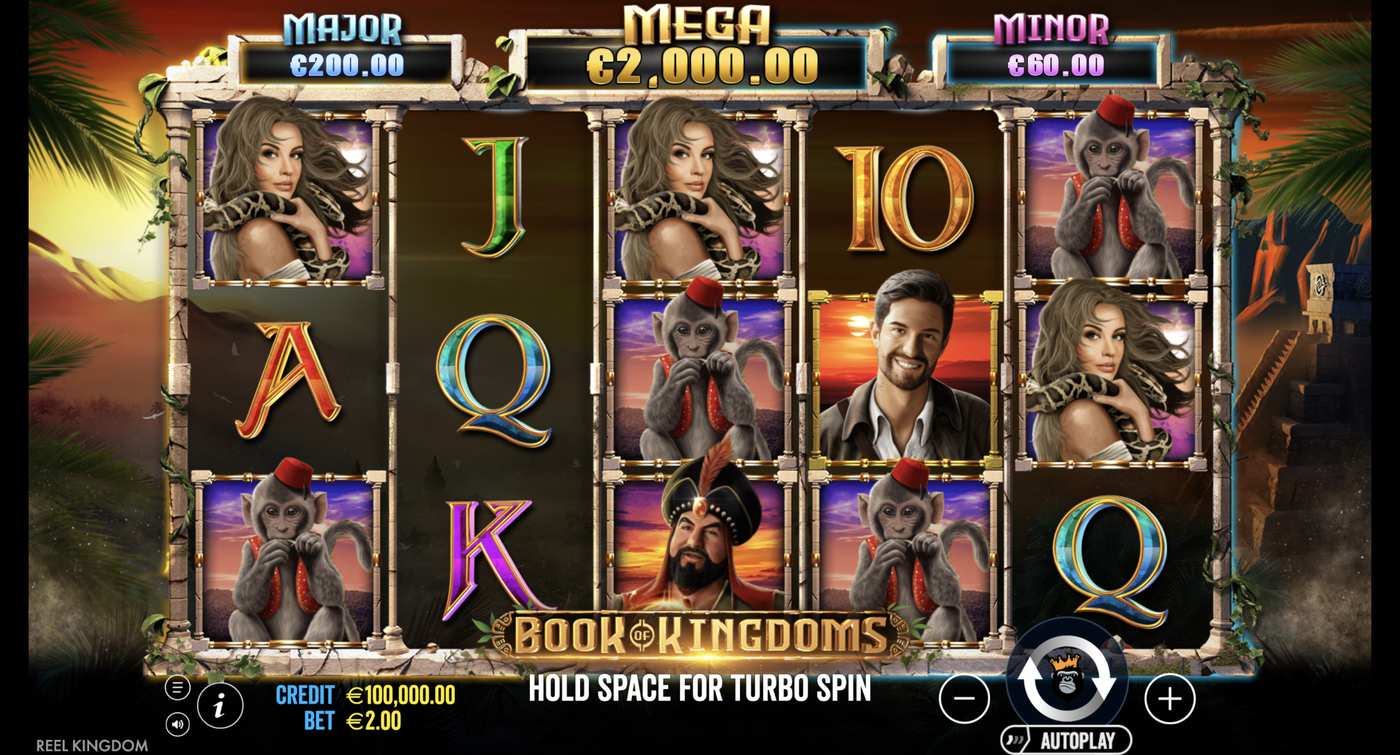Decrease the bet with the minus button

pos(964,697)
